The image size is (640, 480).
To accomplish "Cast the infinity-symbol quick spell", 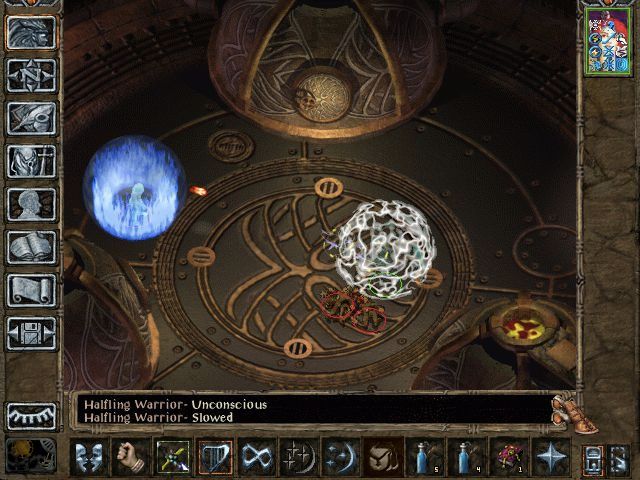I will pyautogui.click(x=257, y=456).
